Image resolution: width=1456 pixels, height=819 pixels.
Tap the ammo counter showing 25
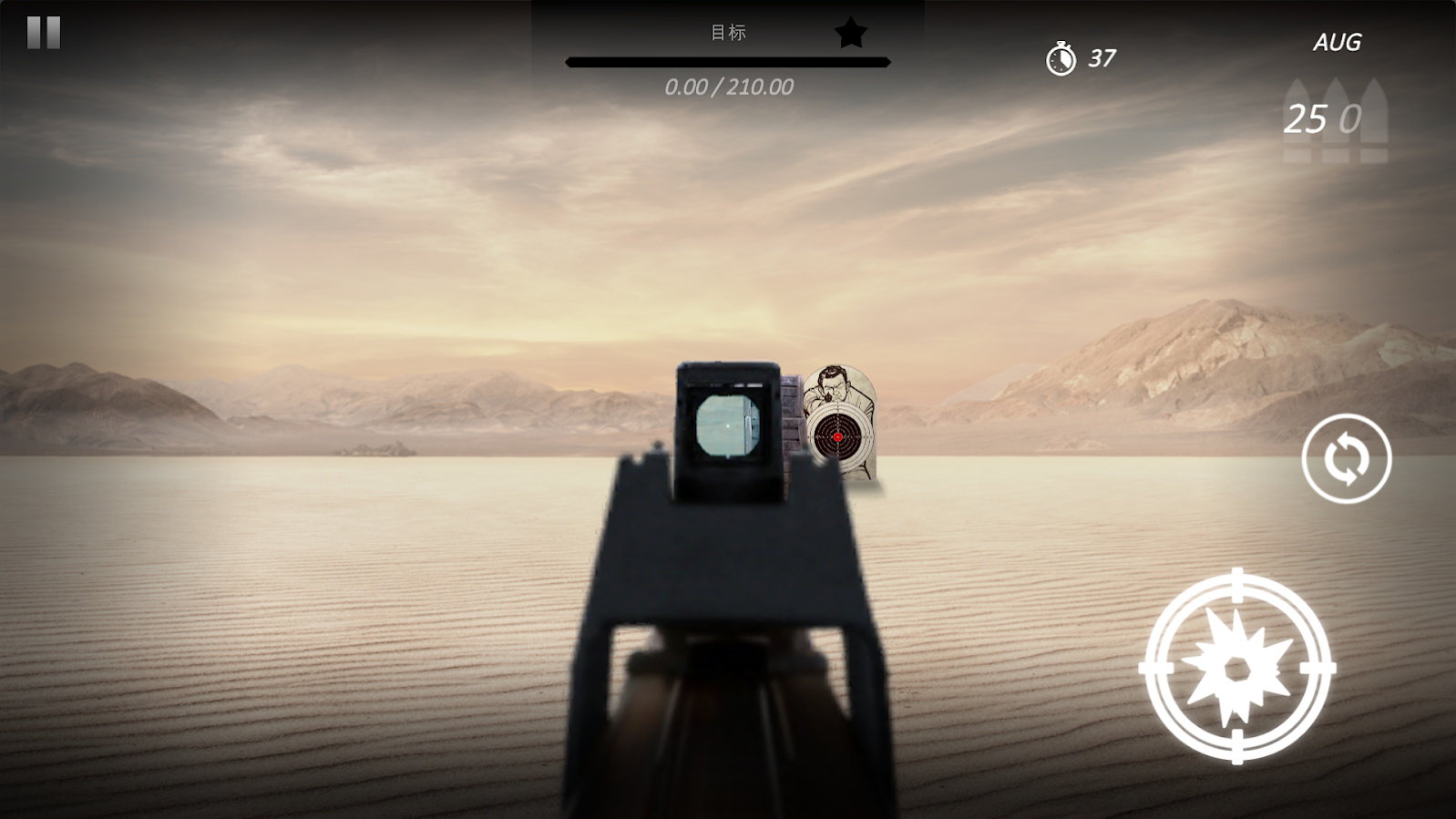1306,118
